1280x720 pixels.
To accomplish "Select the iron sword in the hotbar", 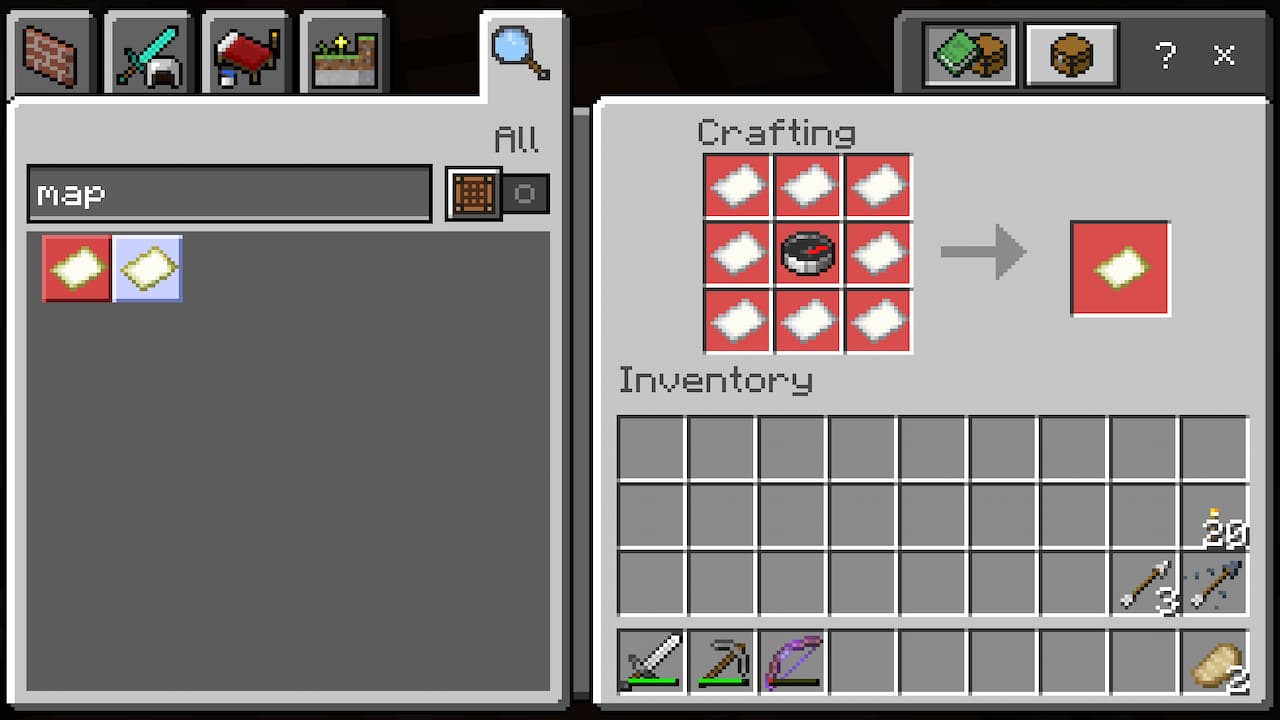I will (x=651, y=661).
